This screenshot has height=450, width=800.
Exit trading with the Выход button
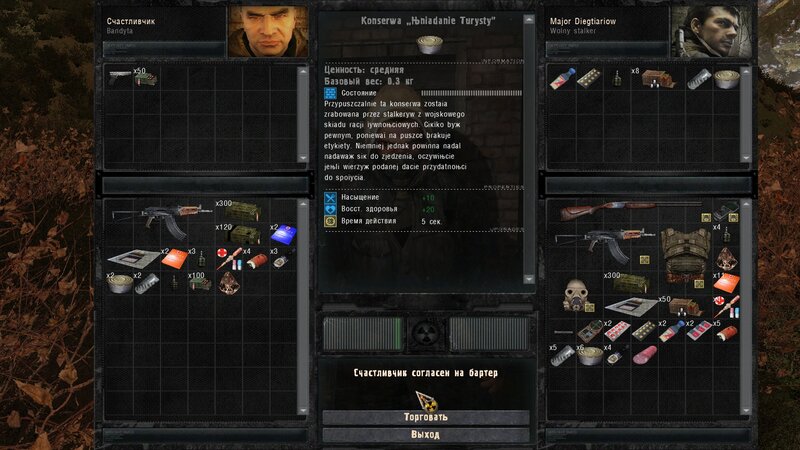pyautogui.click(x=425, y=435)
